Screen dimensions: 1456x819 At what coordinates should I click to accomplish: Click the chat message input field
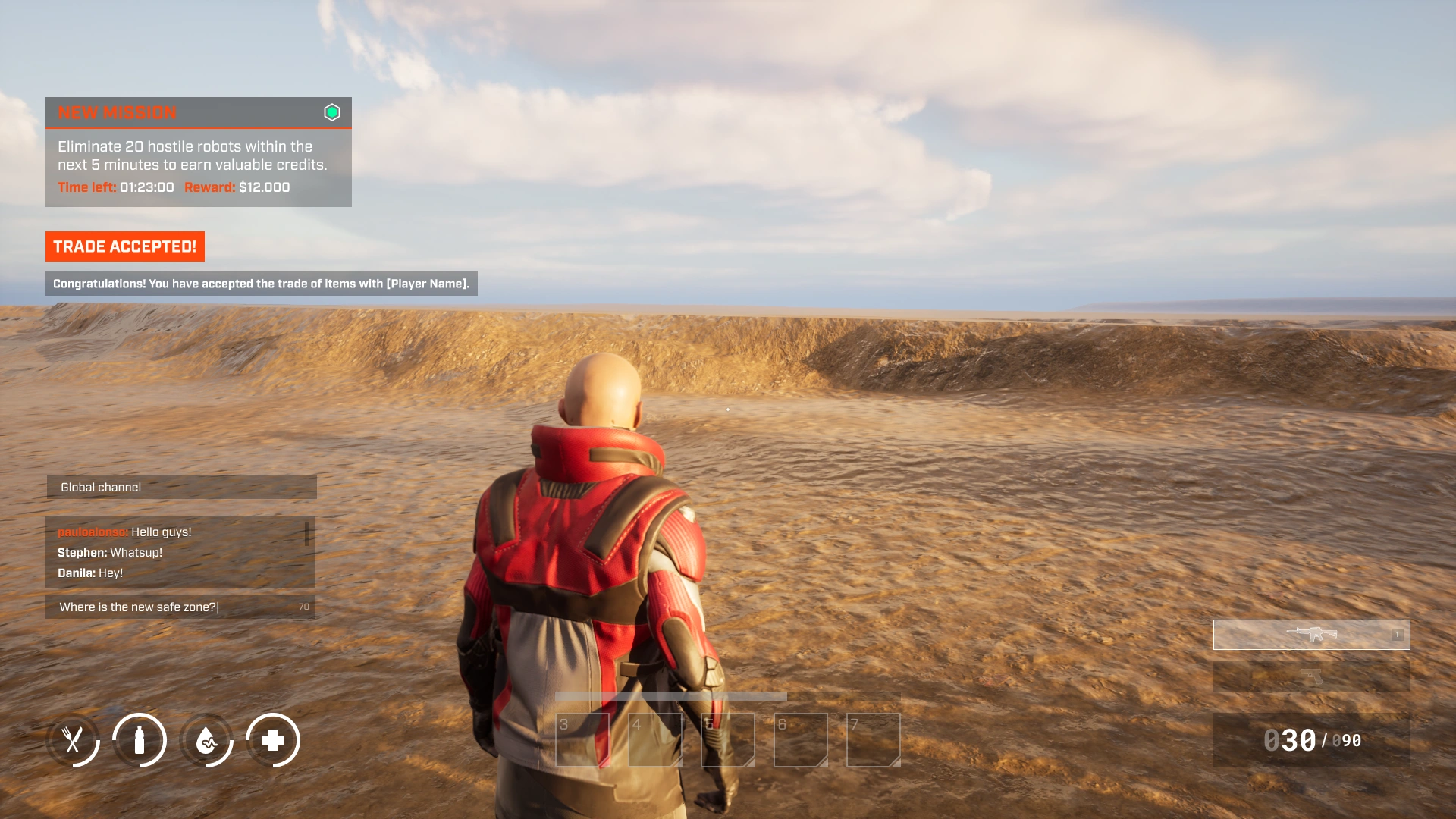(x=174, y=607)
